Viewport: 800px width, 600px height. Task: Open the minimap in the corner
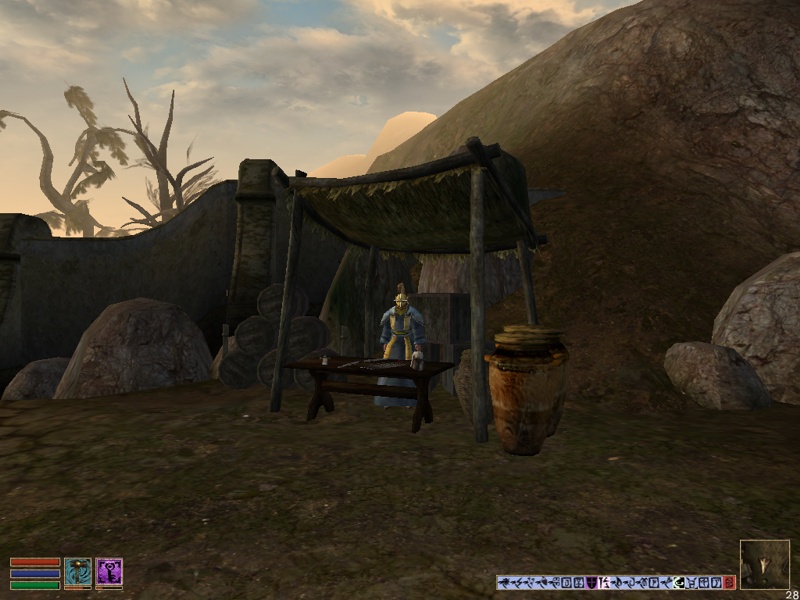pyautogui.click(x=765, y=564)
